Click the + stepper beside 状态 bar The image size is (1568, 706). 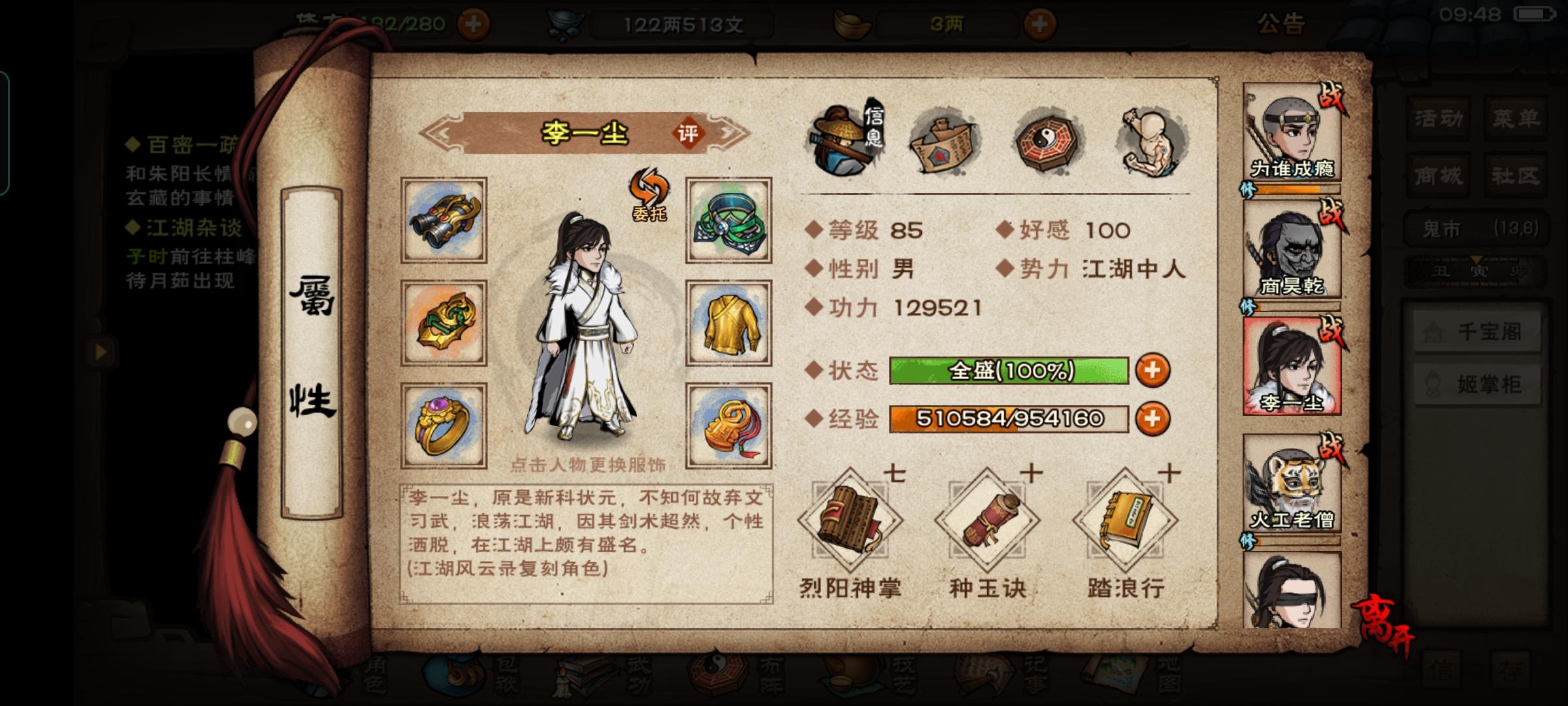click(x=1154, y=369)
